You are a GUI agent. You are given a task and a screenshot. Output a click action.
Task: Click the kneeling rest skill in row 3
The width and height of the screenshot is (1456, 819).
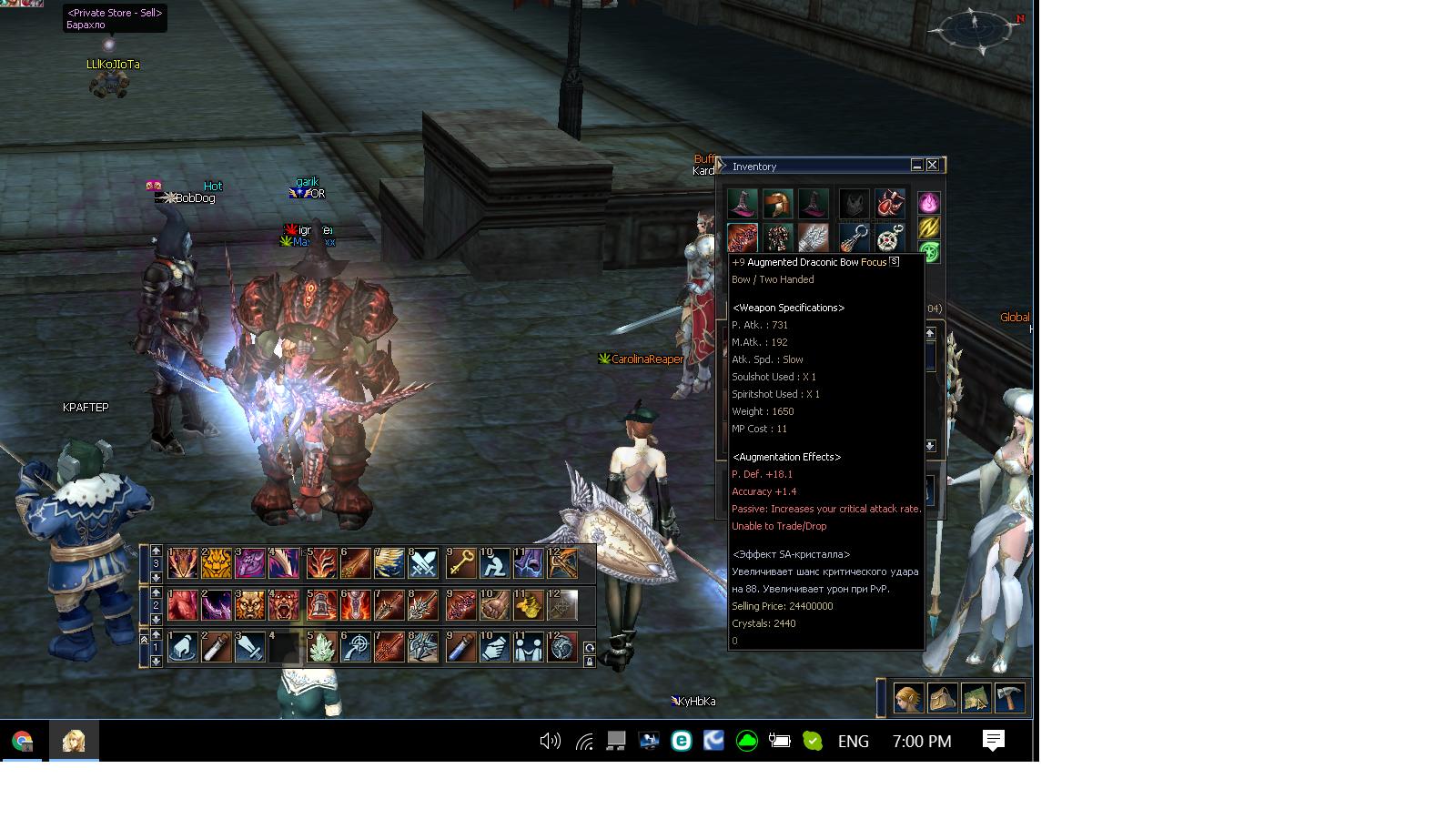pos(493,563)
